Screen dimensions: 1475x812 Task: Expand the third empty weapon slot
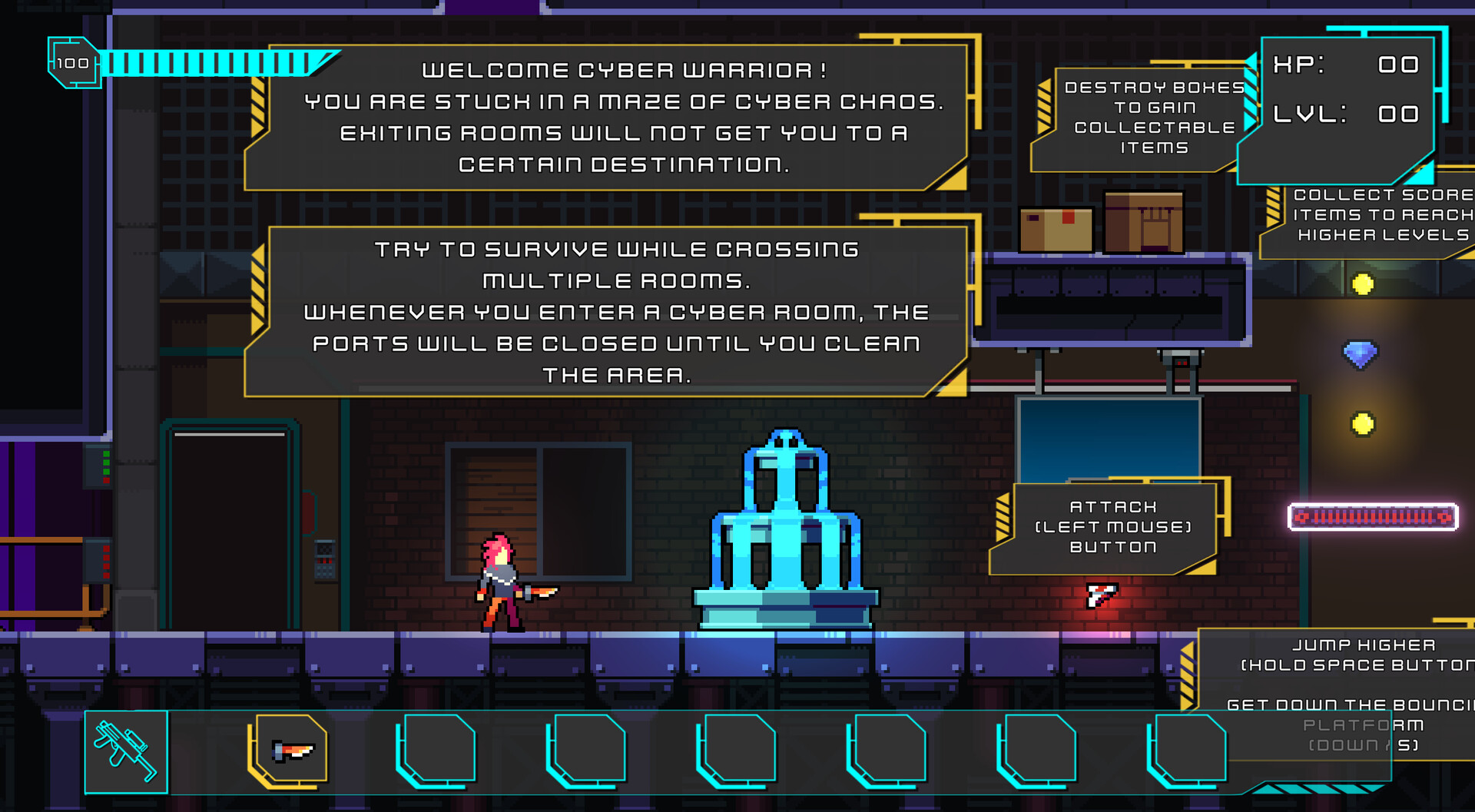pos(438,750)
